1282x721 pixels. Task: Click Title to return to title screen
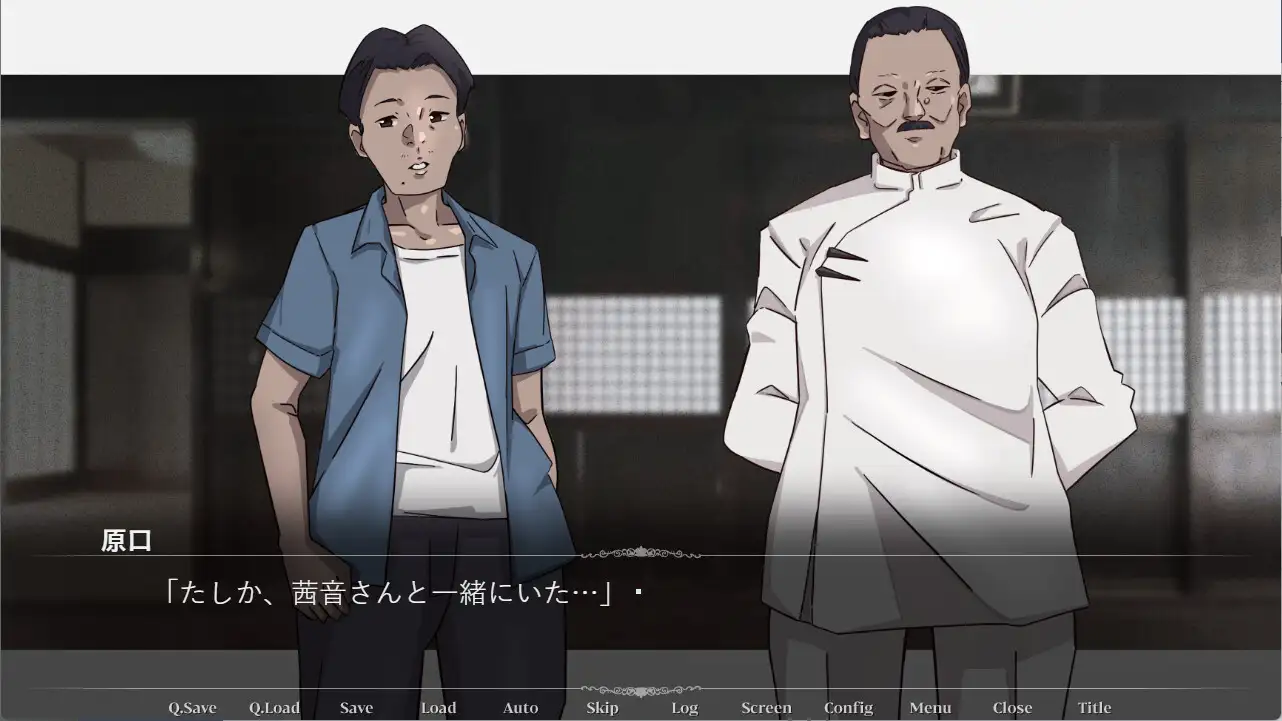(1094, 707)
